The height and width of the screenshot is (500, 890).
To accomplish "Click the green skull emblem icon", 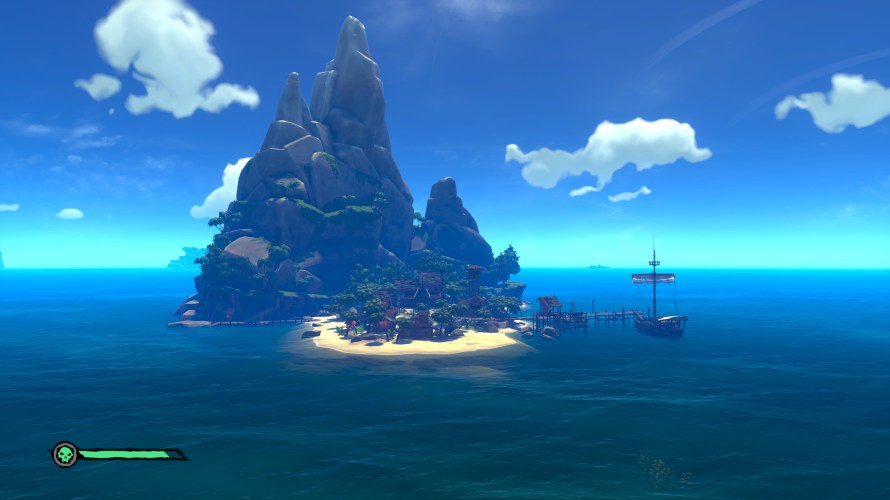I will [65, 455].
